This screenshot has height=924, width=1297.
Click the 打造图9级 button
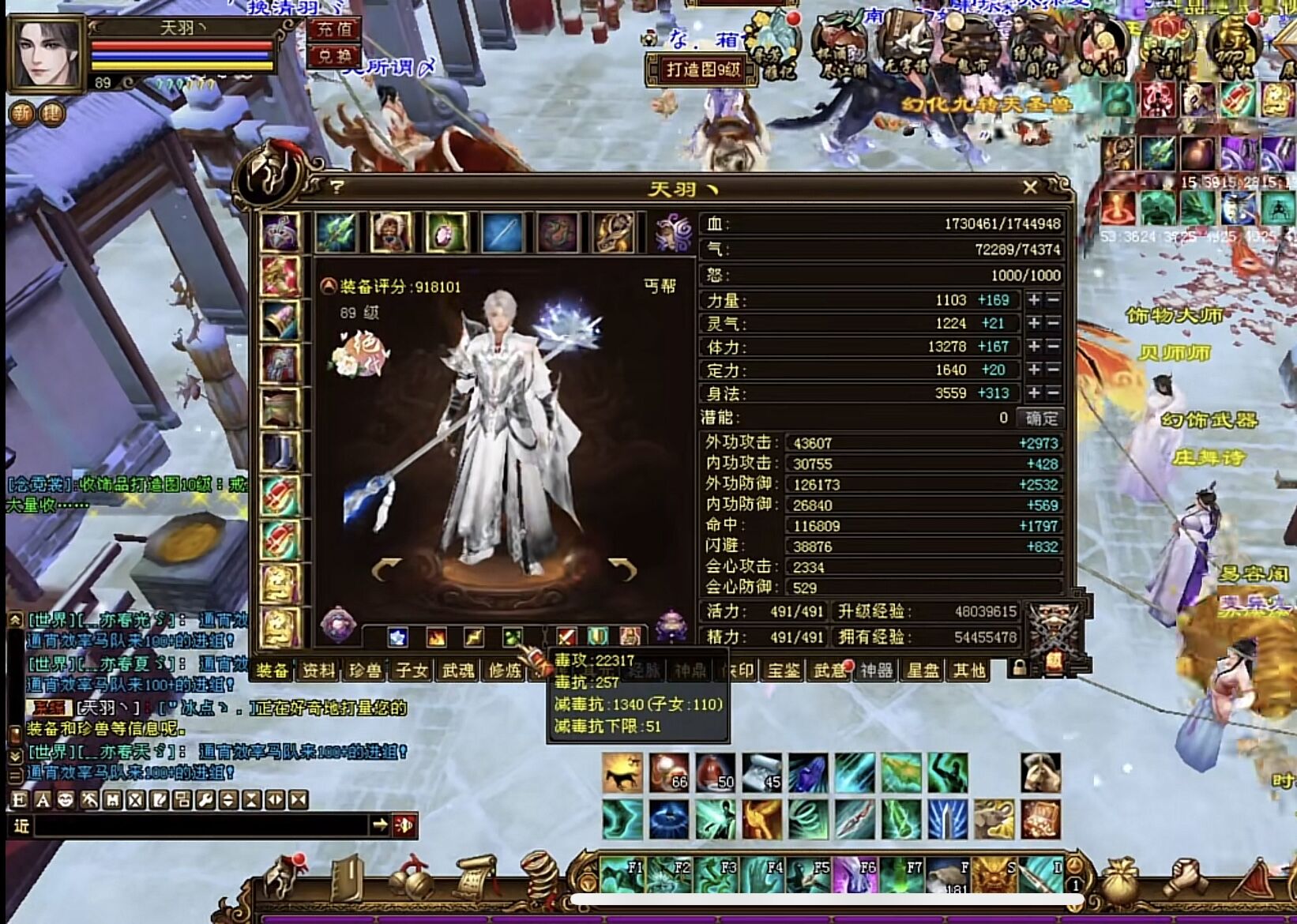[x=702, y=69]
